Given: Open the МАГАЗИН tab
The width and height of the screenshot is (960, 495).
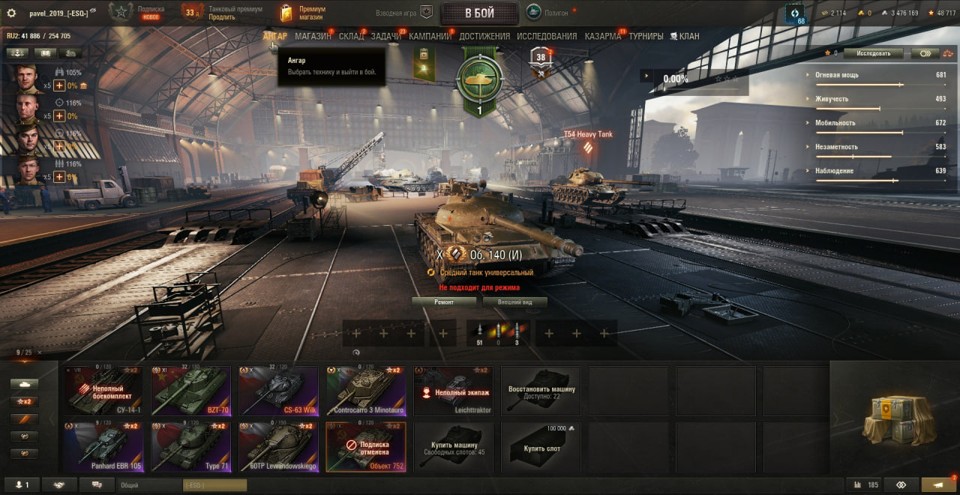Looking at the screenshot, I should click(x=313, y=37).
